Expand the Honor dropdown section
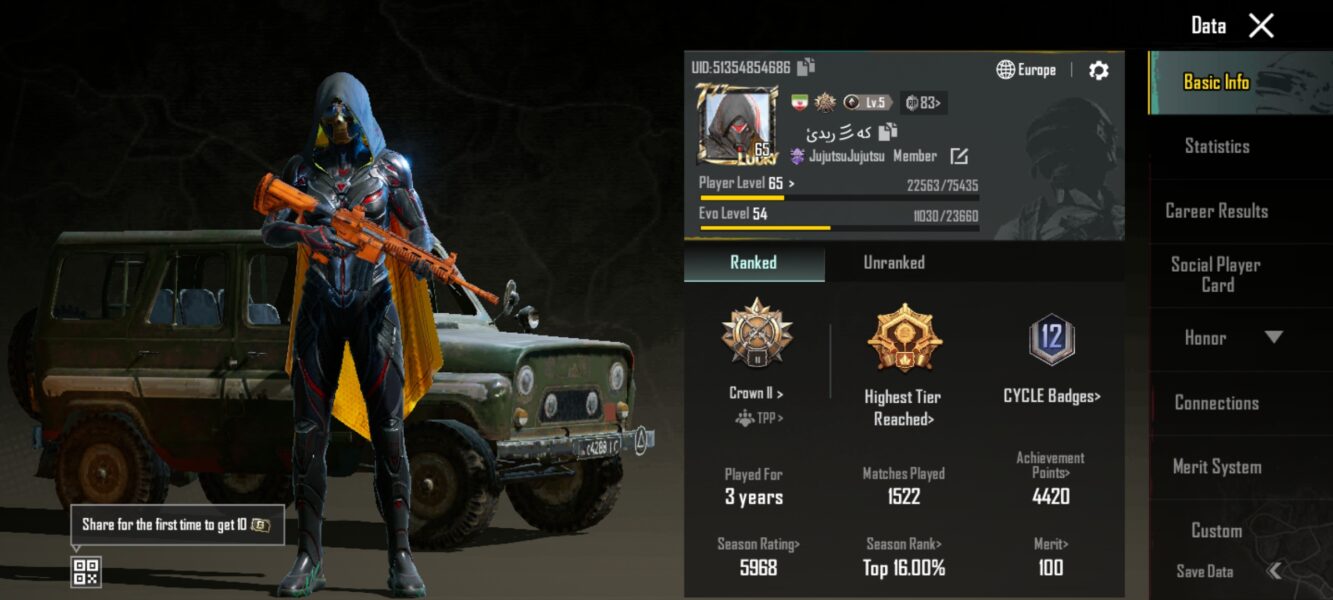 [x=1272, y=338]
